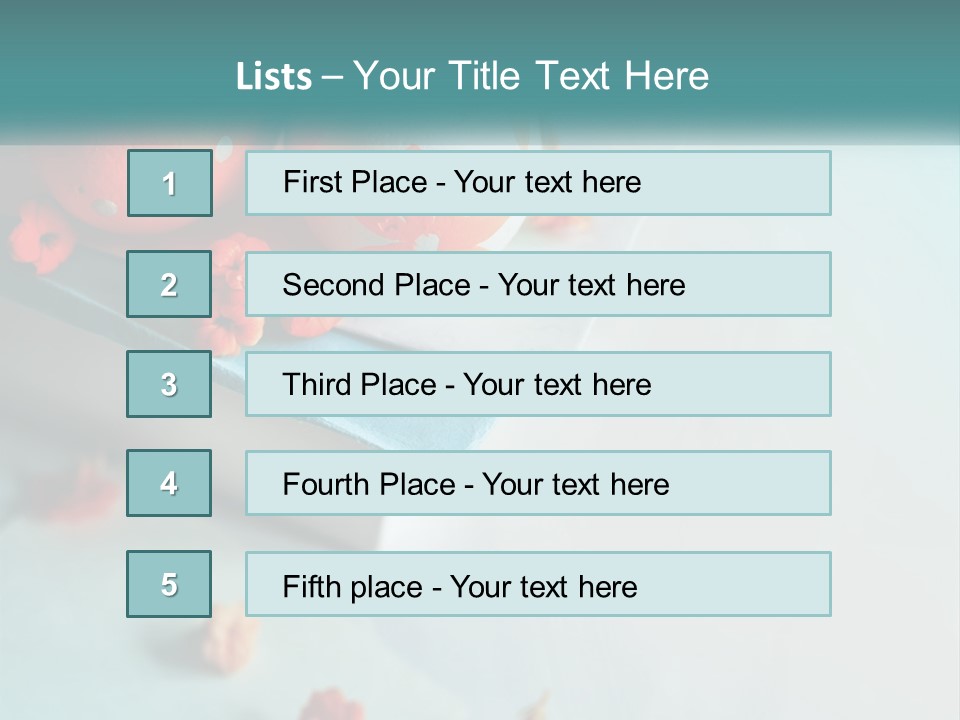Select the number 4 box
Image resolution: width=960 pixels, height=720 pixels.
(x=170, y=483)
